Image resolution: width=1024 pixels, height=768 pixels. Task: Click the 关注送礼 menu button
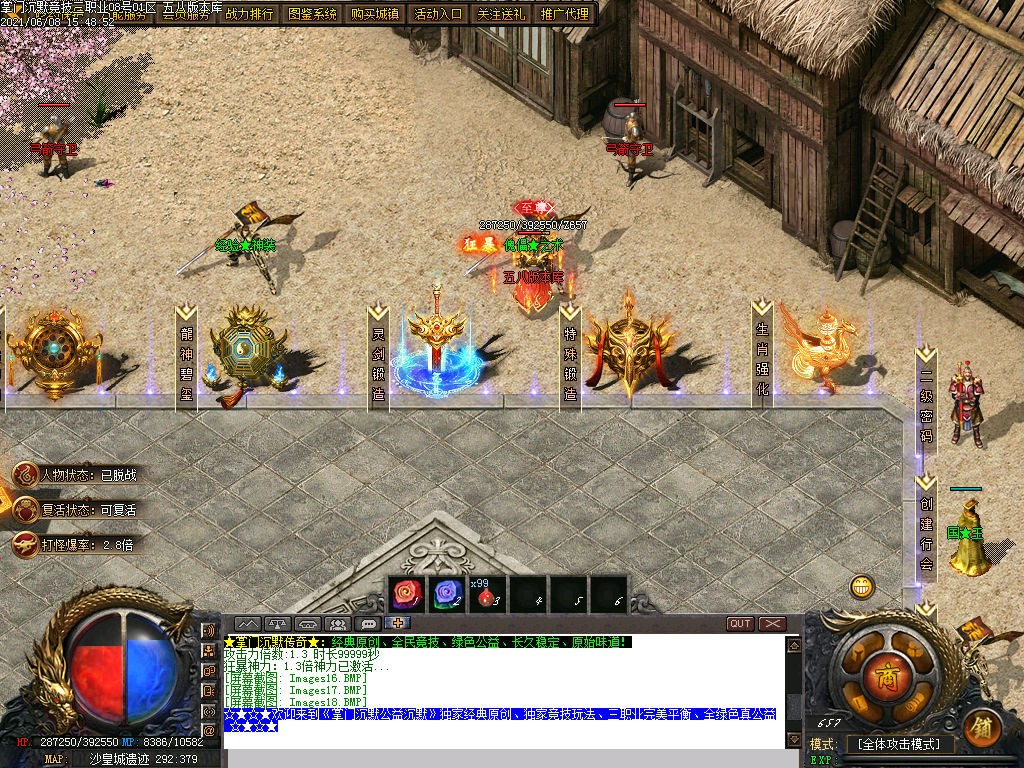[x=501, y=14]
